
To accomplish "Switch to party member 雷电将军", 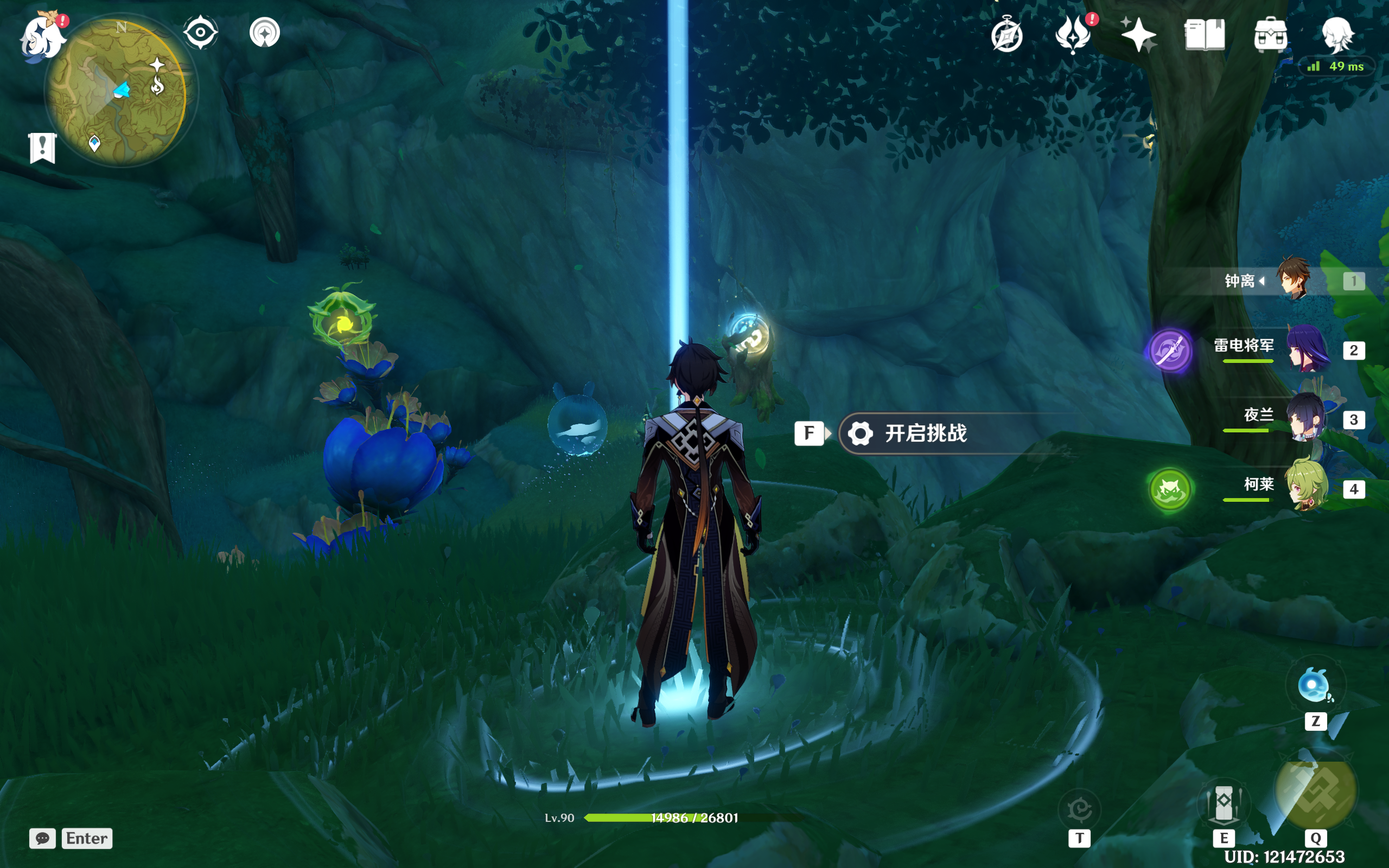I will click(1307, 348).
